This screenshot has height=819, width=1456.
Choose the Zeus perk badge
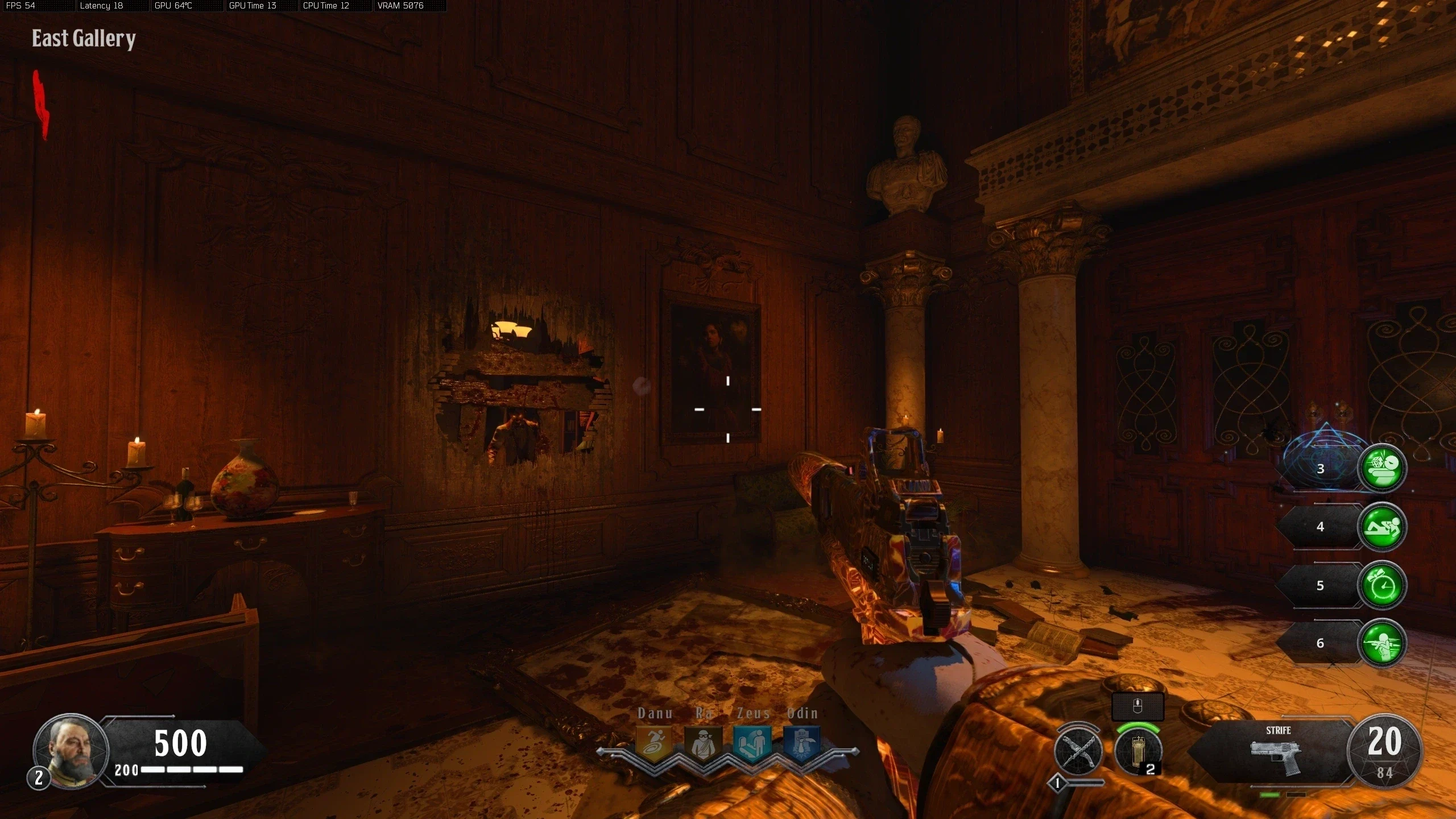(752, 743)
